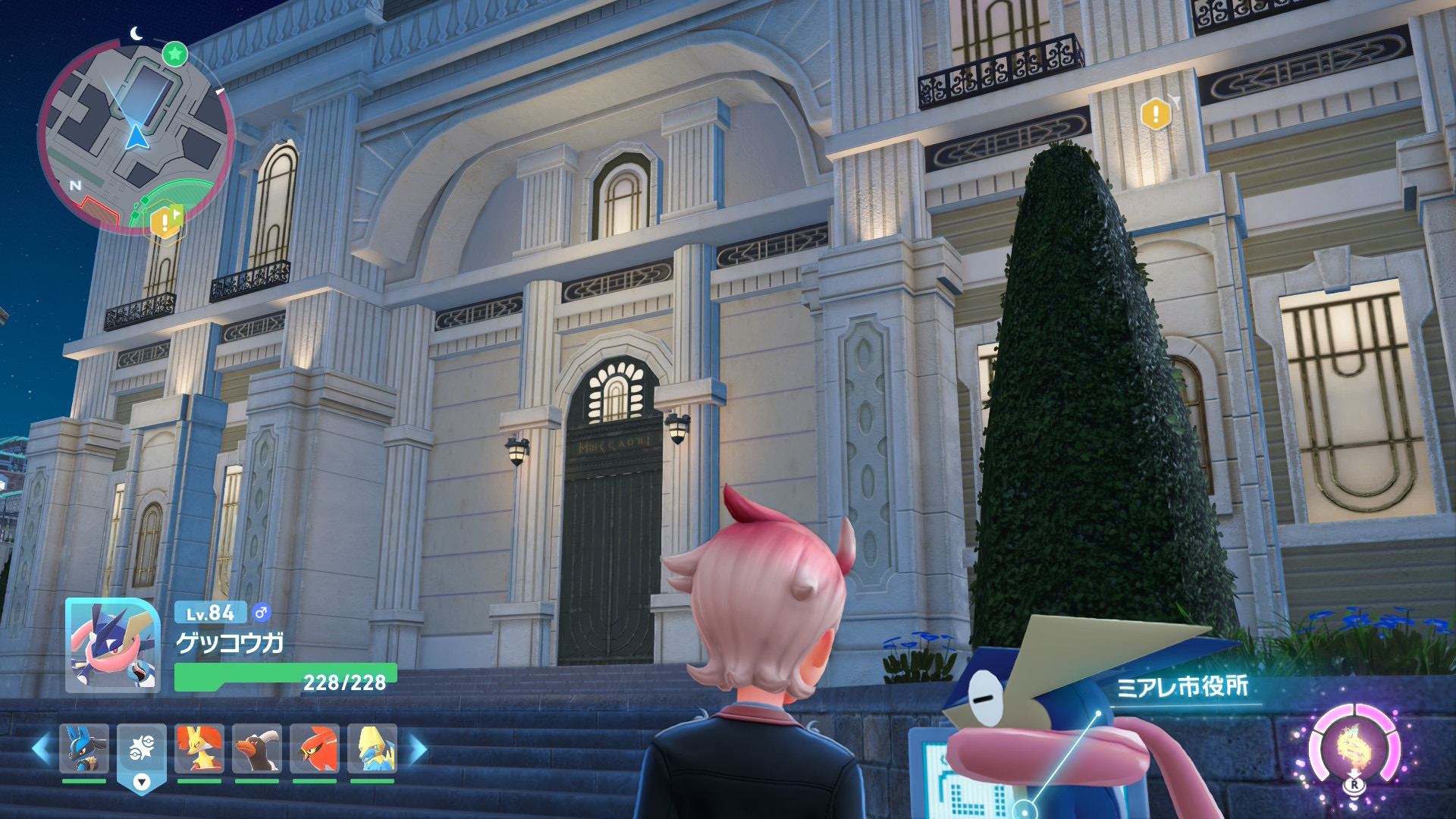Choose Delphox in the party bar

(199, 748)
